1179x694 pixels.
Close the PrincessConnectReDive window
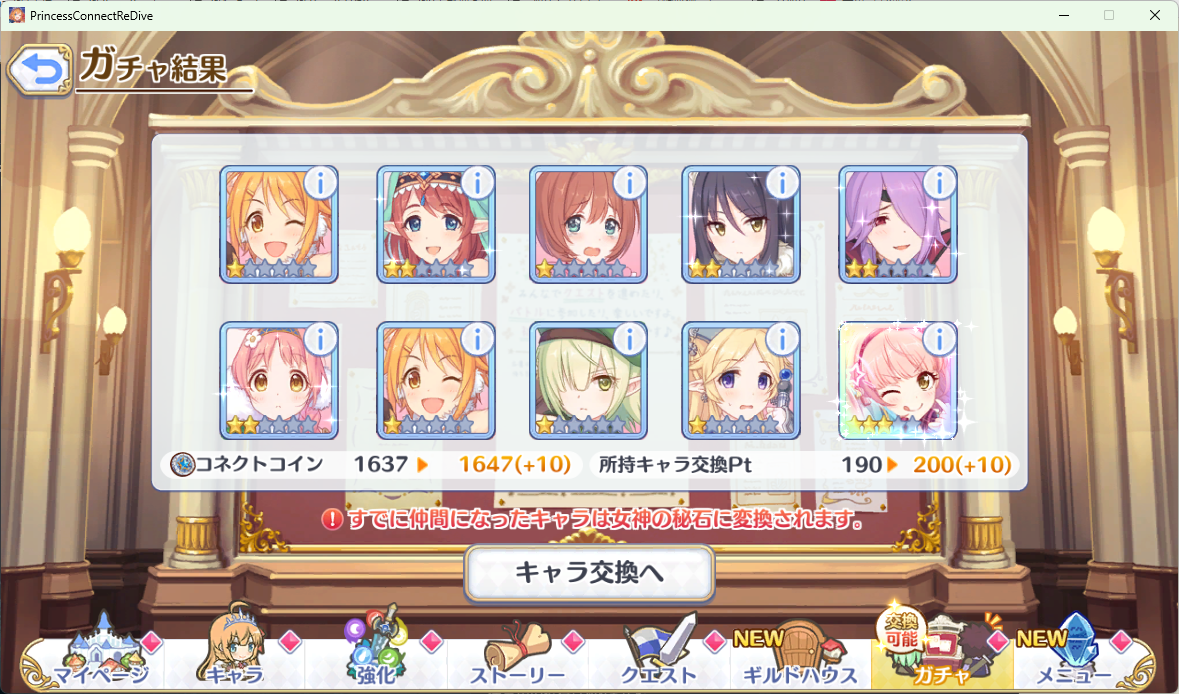pyautogui.click(x=1155, y=15)
